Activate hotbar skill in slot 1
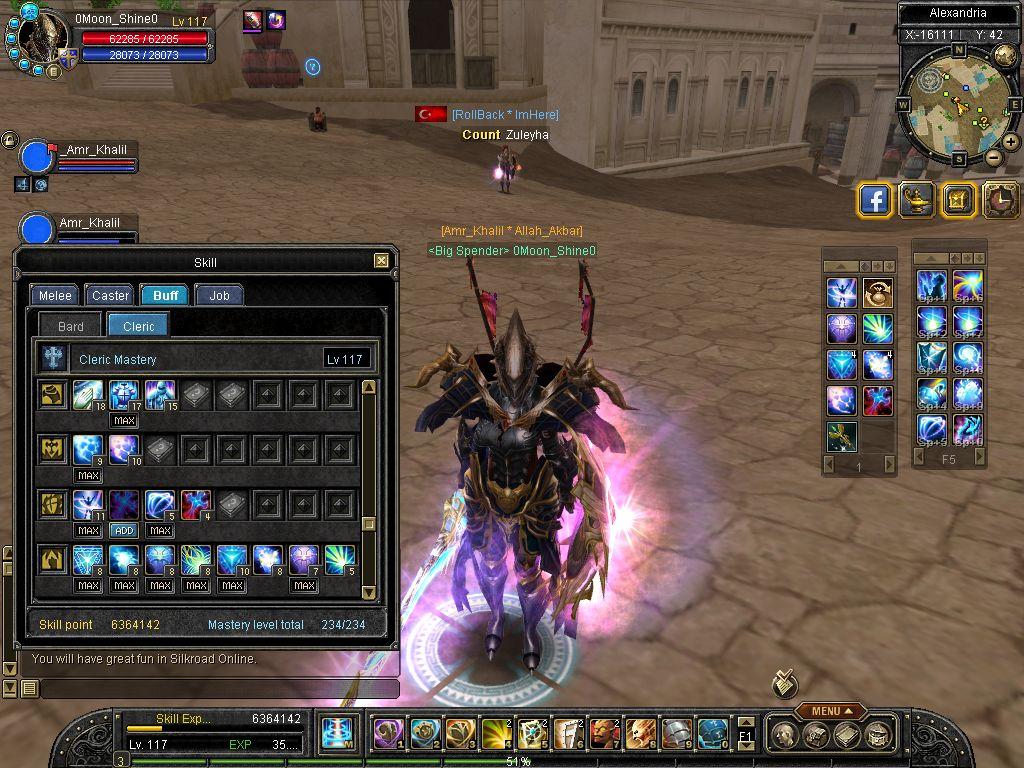Viewport: 1024px width, 768px height. pyautogui.click(x=388, y=734)
